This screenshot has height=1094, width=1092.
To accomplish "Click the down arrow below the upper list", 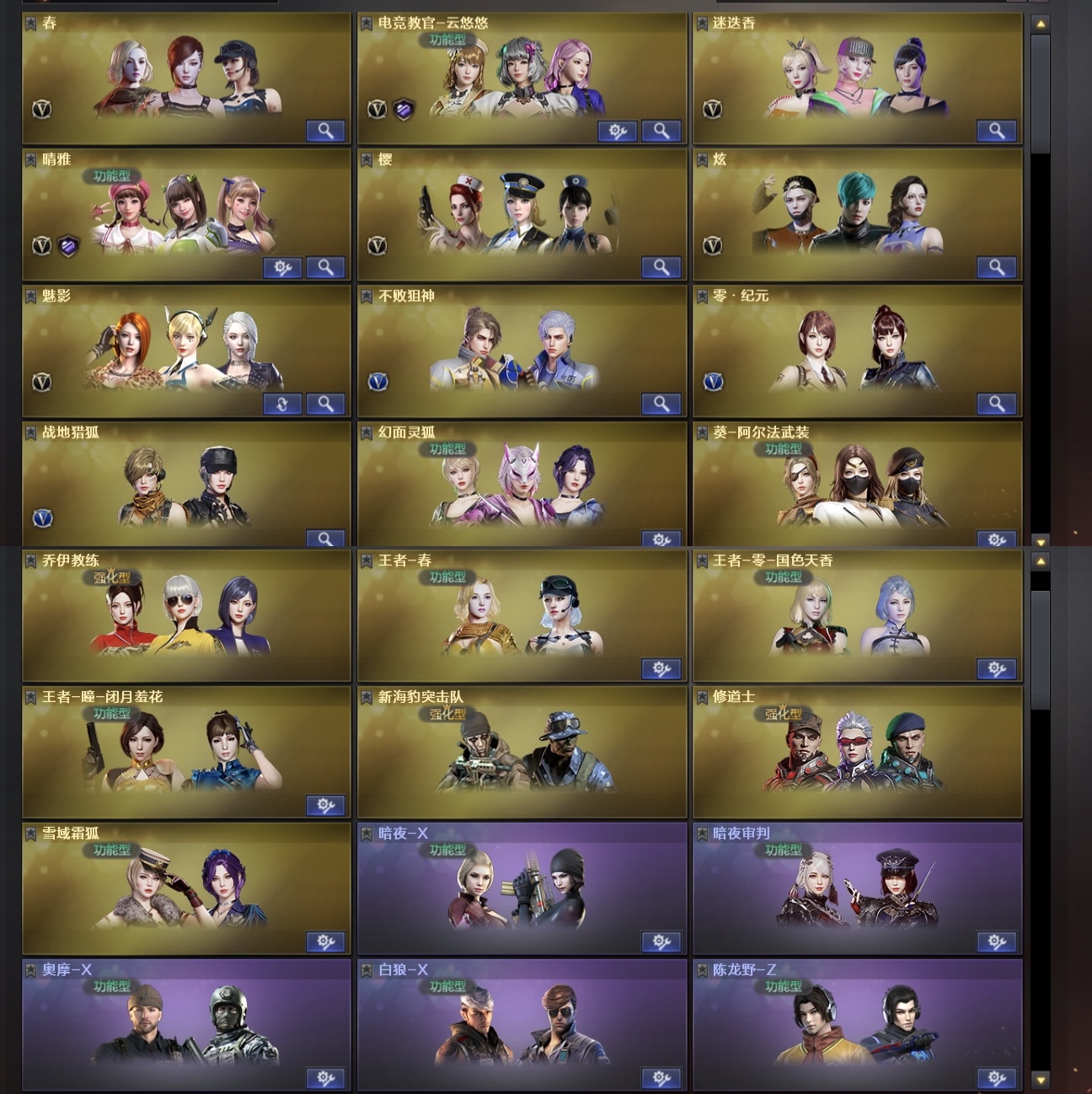I will [1041, 543].
